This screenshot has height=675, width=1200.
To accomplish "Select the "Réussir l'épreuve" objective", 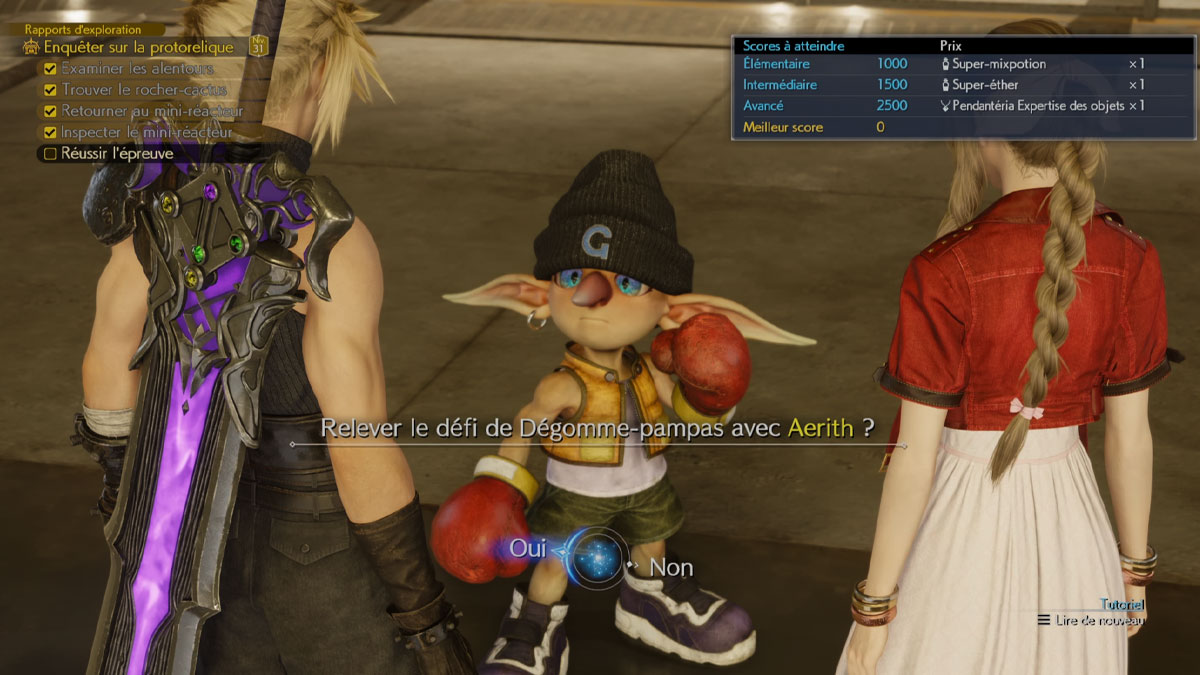I will pyautogui.click(x=117, y=153).
